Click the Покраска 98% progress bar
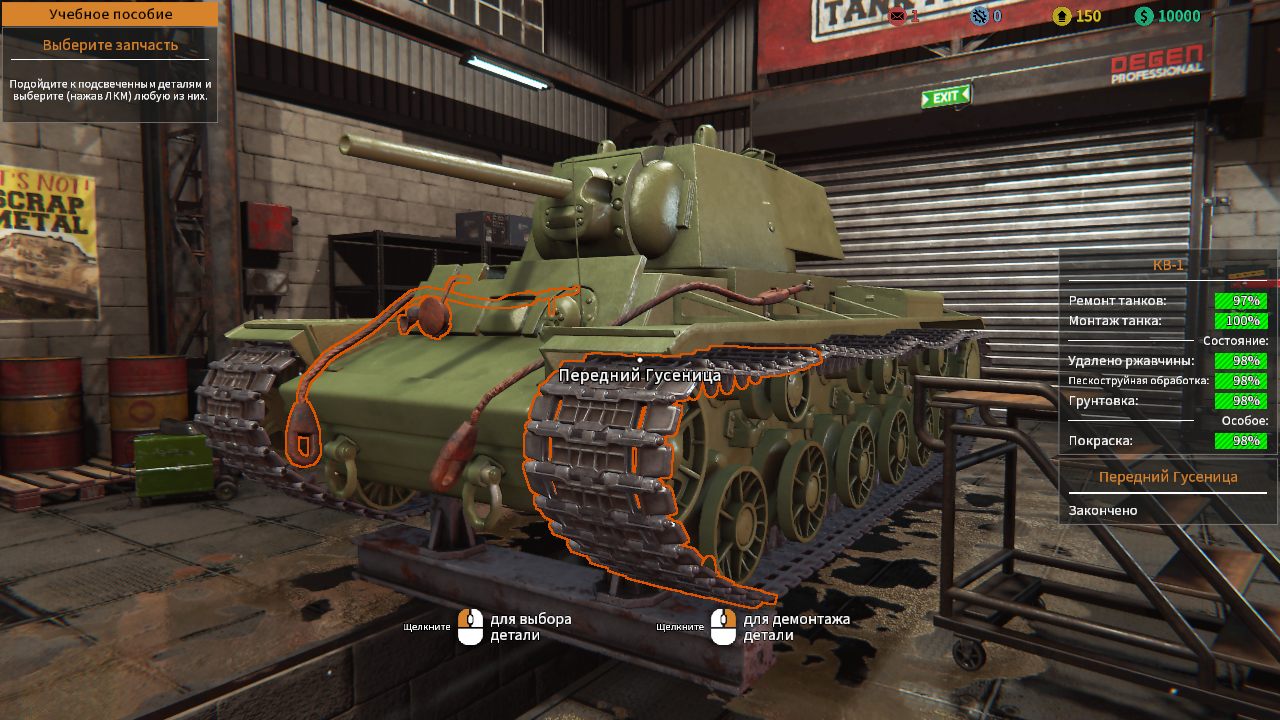This screenshot has height=720, width=1280. (1240, 441)
